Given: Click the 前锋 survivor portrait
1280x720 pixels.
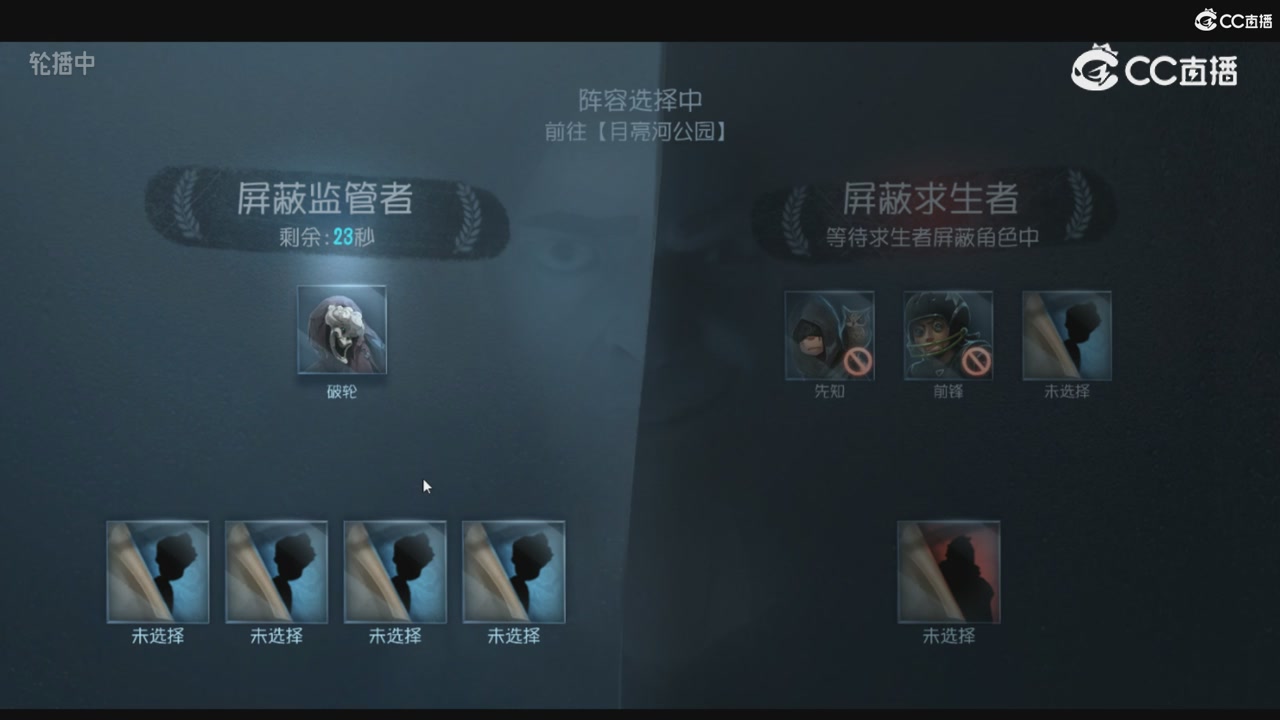Looking at the screenshot, I should pyautogui.click(x=947, y=335).
